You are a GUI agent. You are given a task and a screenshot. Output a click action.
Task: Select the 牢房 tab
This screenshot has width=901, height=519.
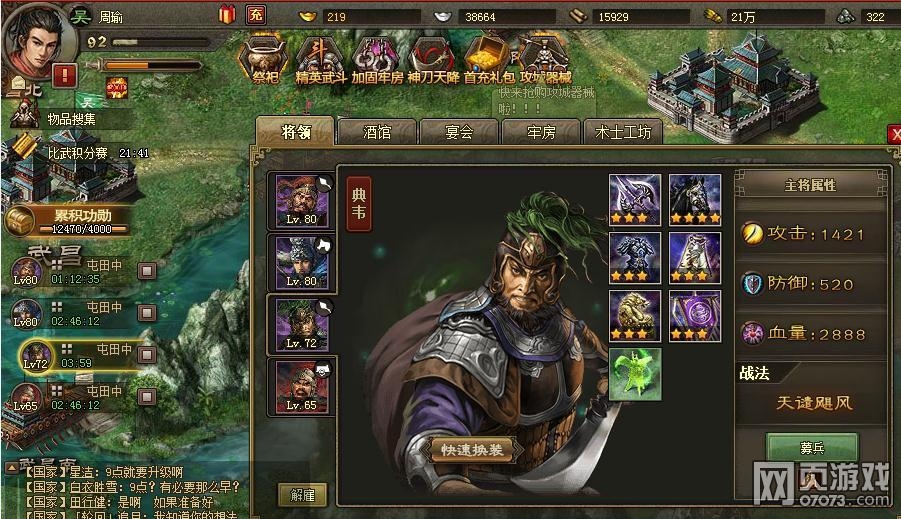[x=541, y=133]
